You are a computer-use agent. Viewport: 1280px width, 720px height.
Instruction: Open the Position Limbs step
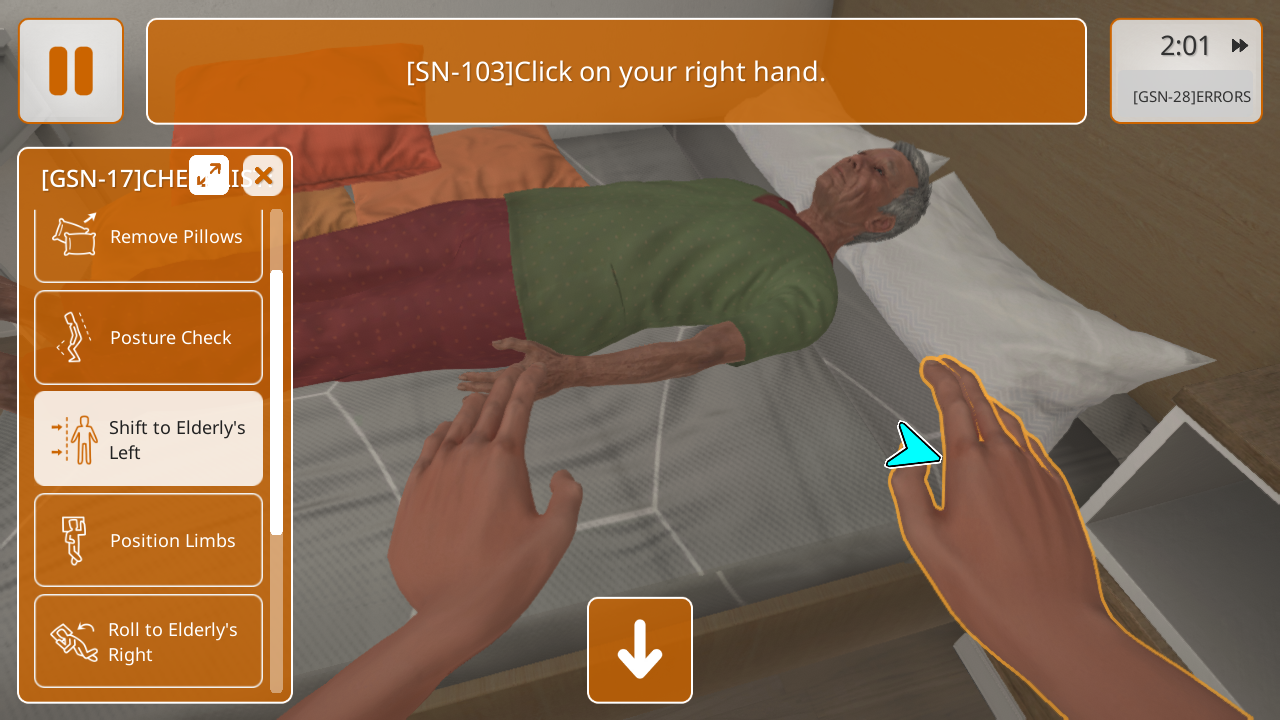[x=149, y=540]
